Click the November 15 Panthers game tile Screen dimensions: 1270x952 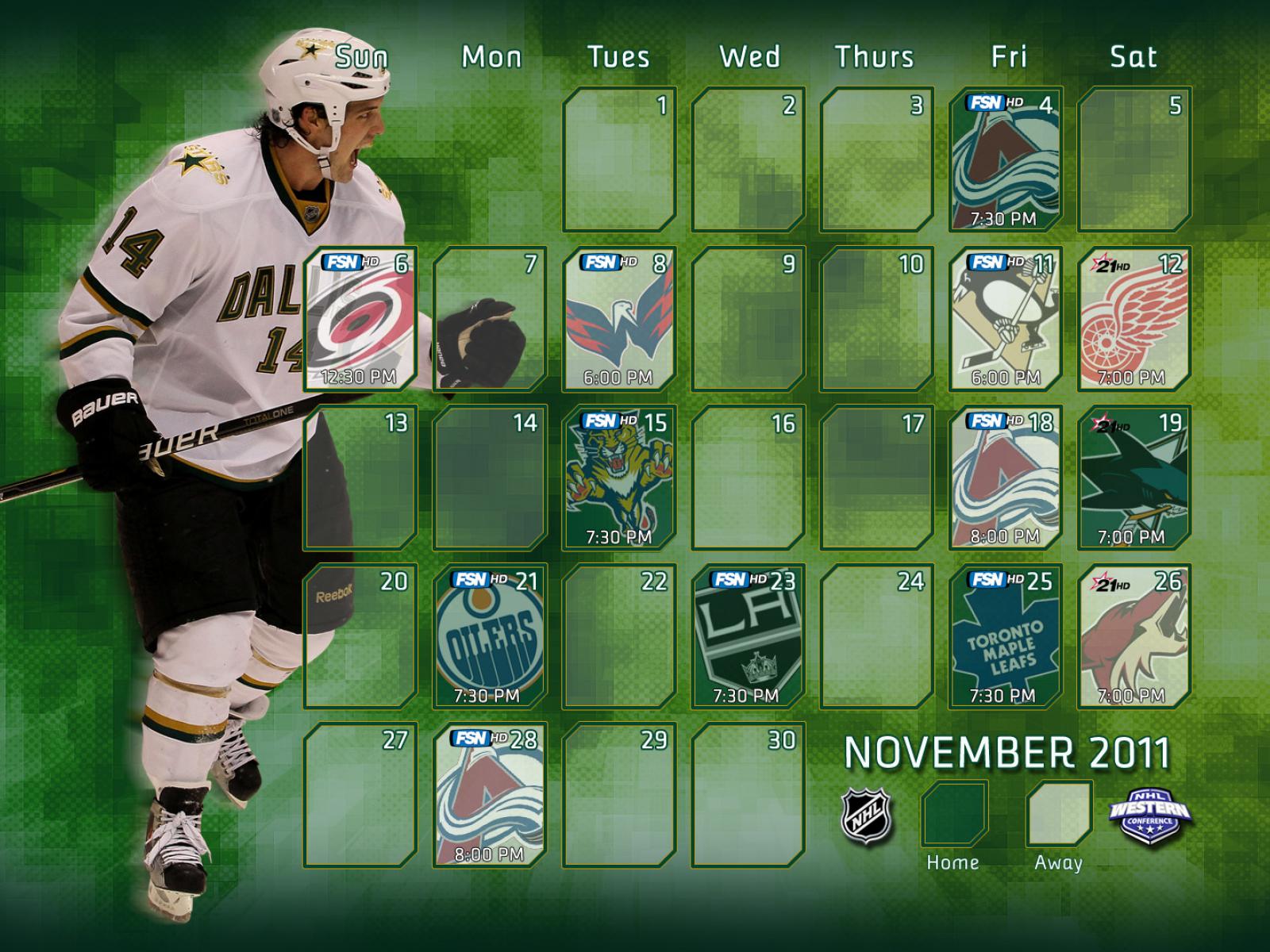[619, 478]
